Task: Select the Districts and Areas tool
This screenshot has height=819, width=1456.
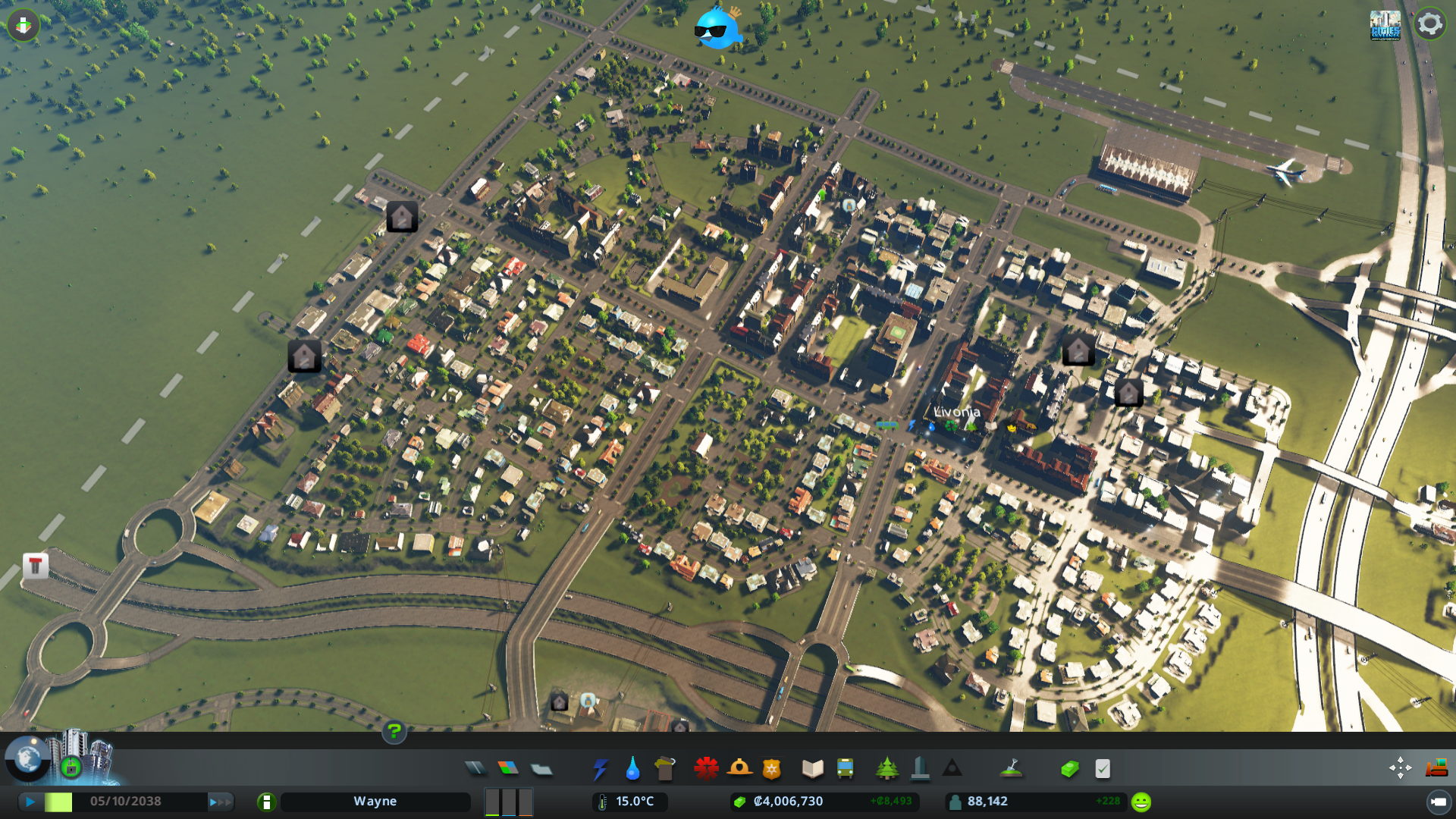Action: tap(540, 767)
